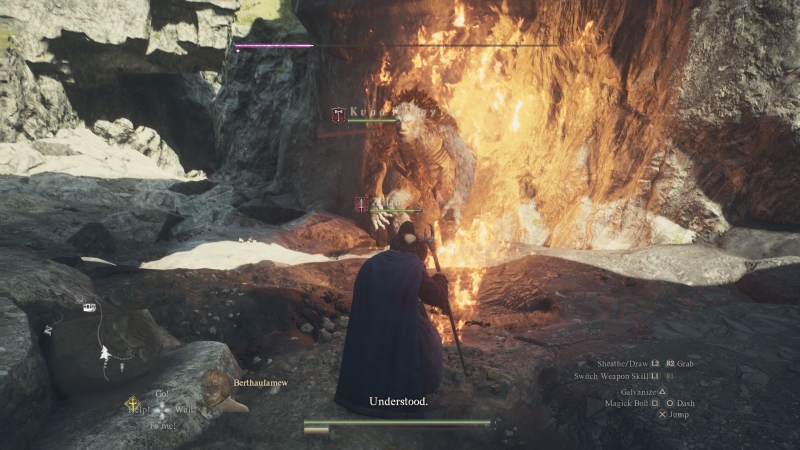
Task: Select the "Wait!" pawn command
Action: point(184,409)
